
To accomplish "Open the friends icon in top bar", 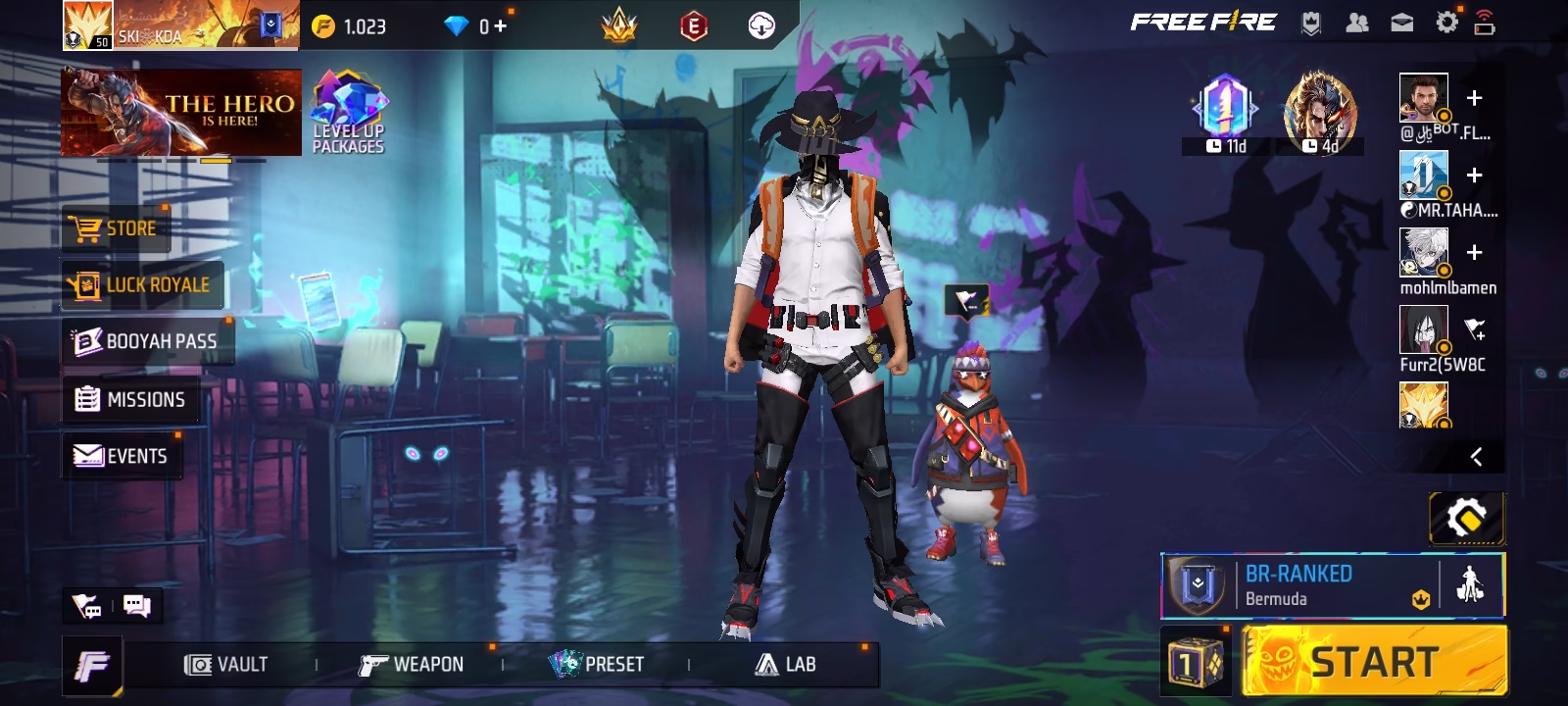I will click(x=1357, y=23).
